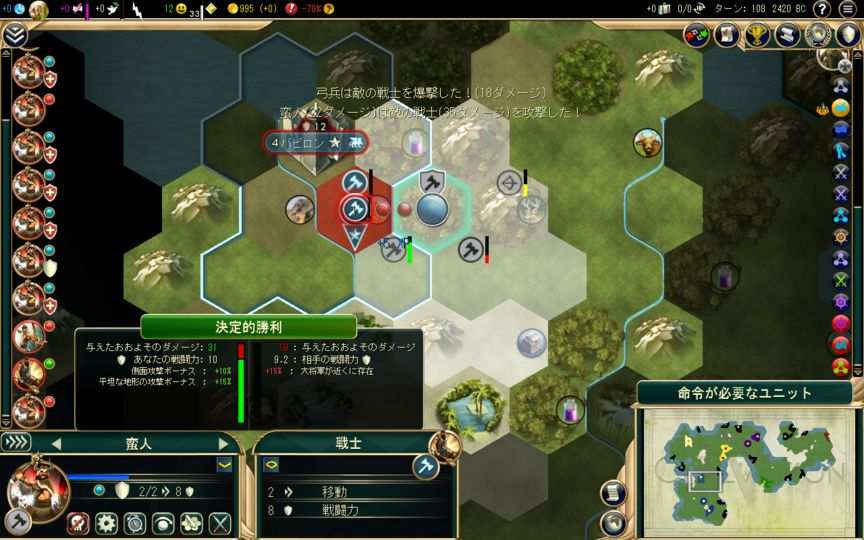This screenshot has height=540, width=864.
Task: Open the Civilopedia question mark help
Action: coord(821,9)
